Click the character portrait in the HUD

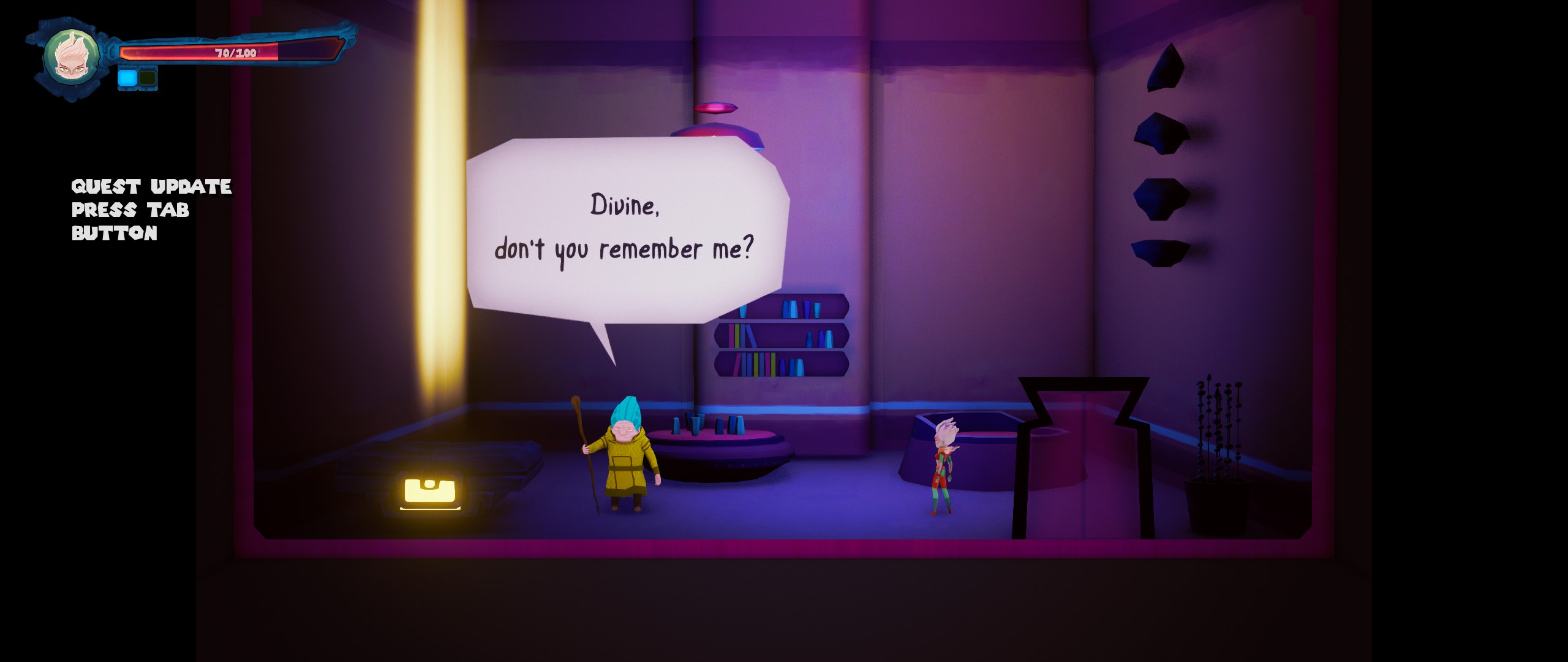click(x=71, y=56)
